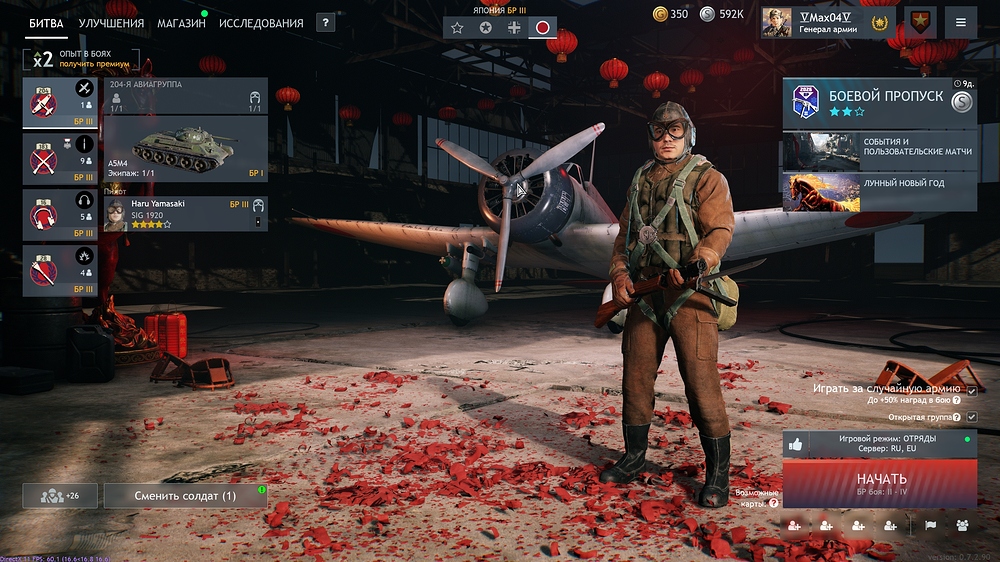The image size is (1000, 562).
Task: Open the hamburger main menu
Action: pos(961,22)
